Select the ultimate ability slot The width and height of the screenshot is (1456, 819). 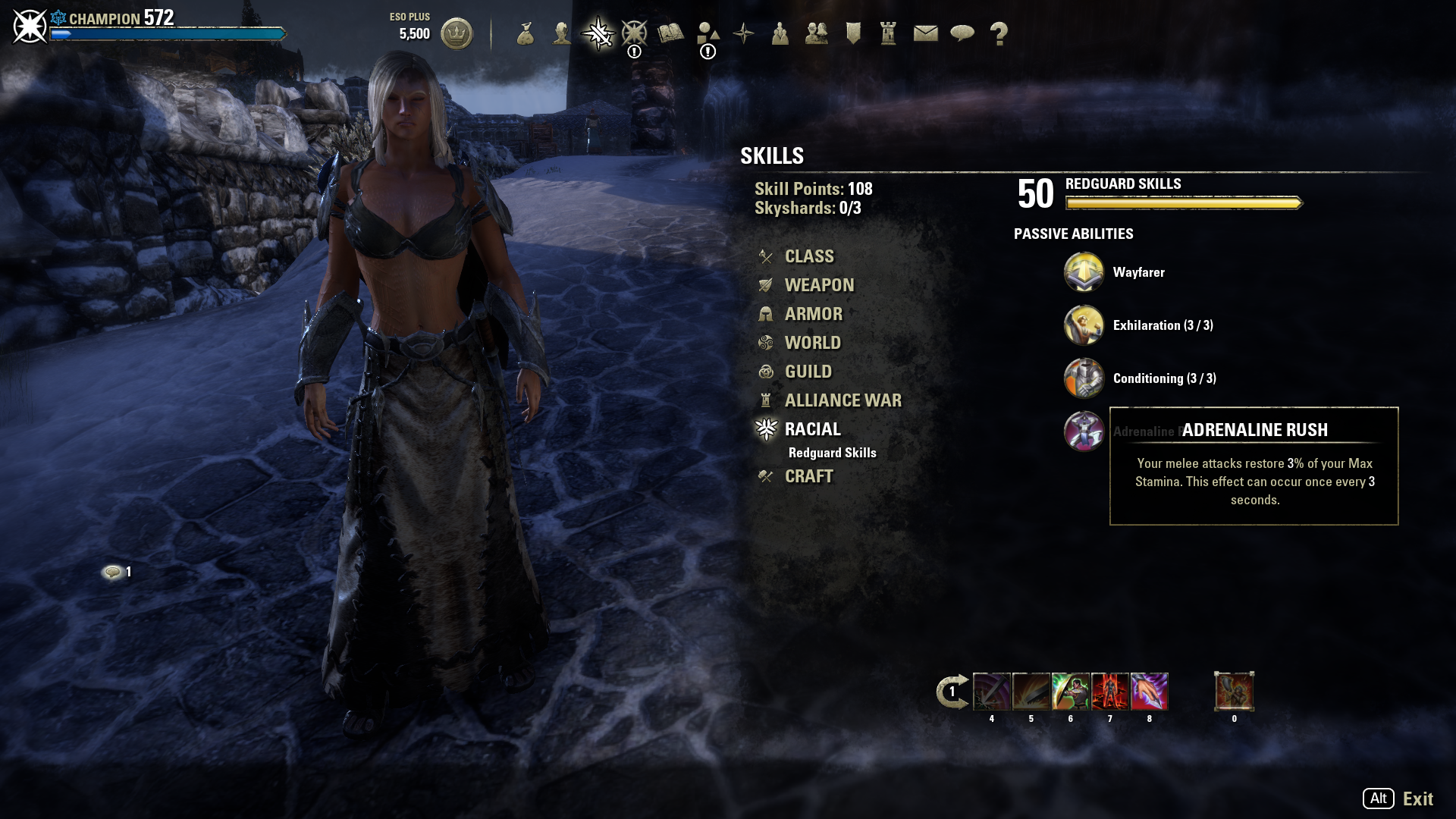pos(1234,692)
